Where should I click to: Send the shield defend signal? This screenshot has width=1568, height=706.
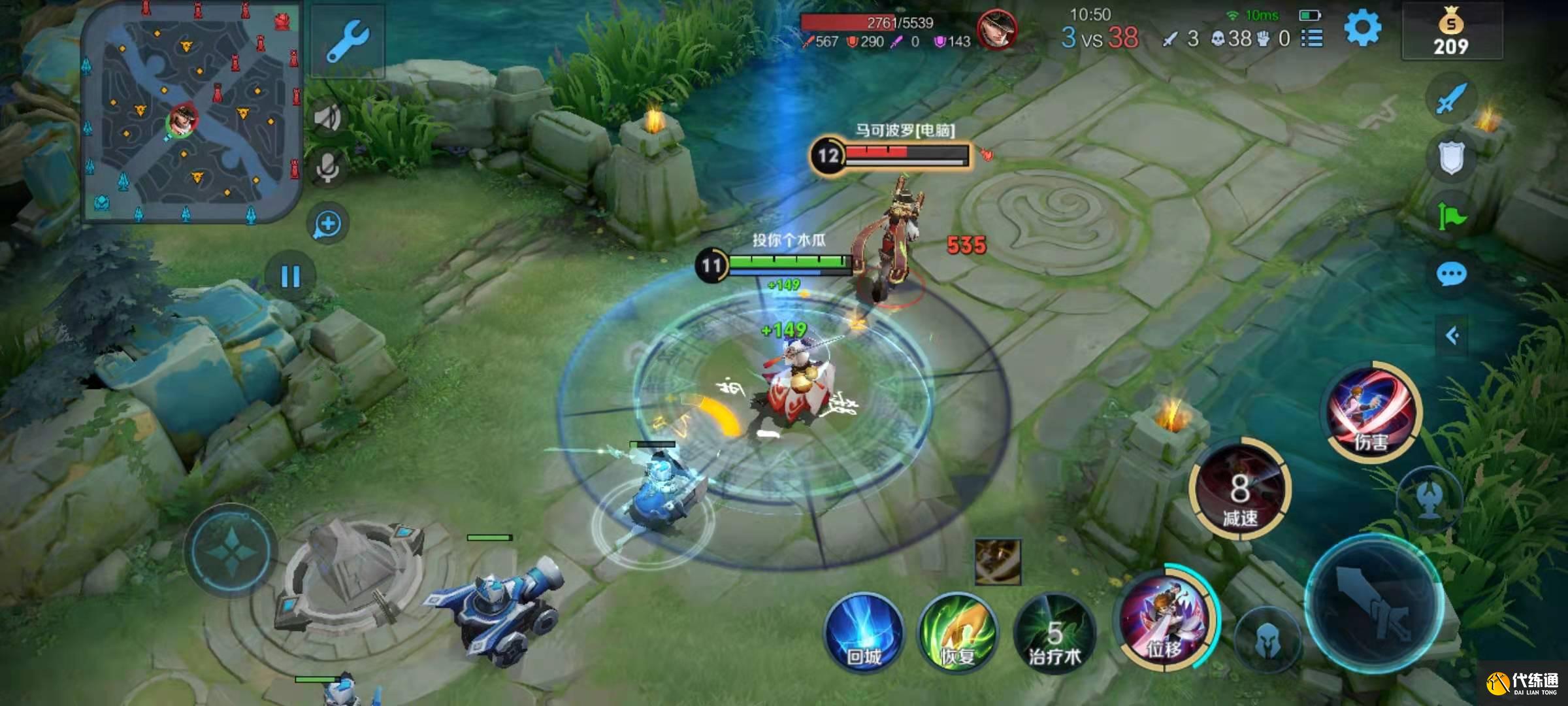click(1451, 158)
